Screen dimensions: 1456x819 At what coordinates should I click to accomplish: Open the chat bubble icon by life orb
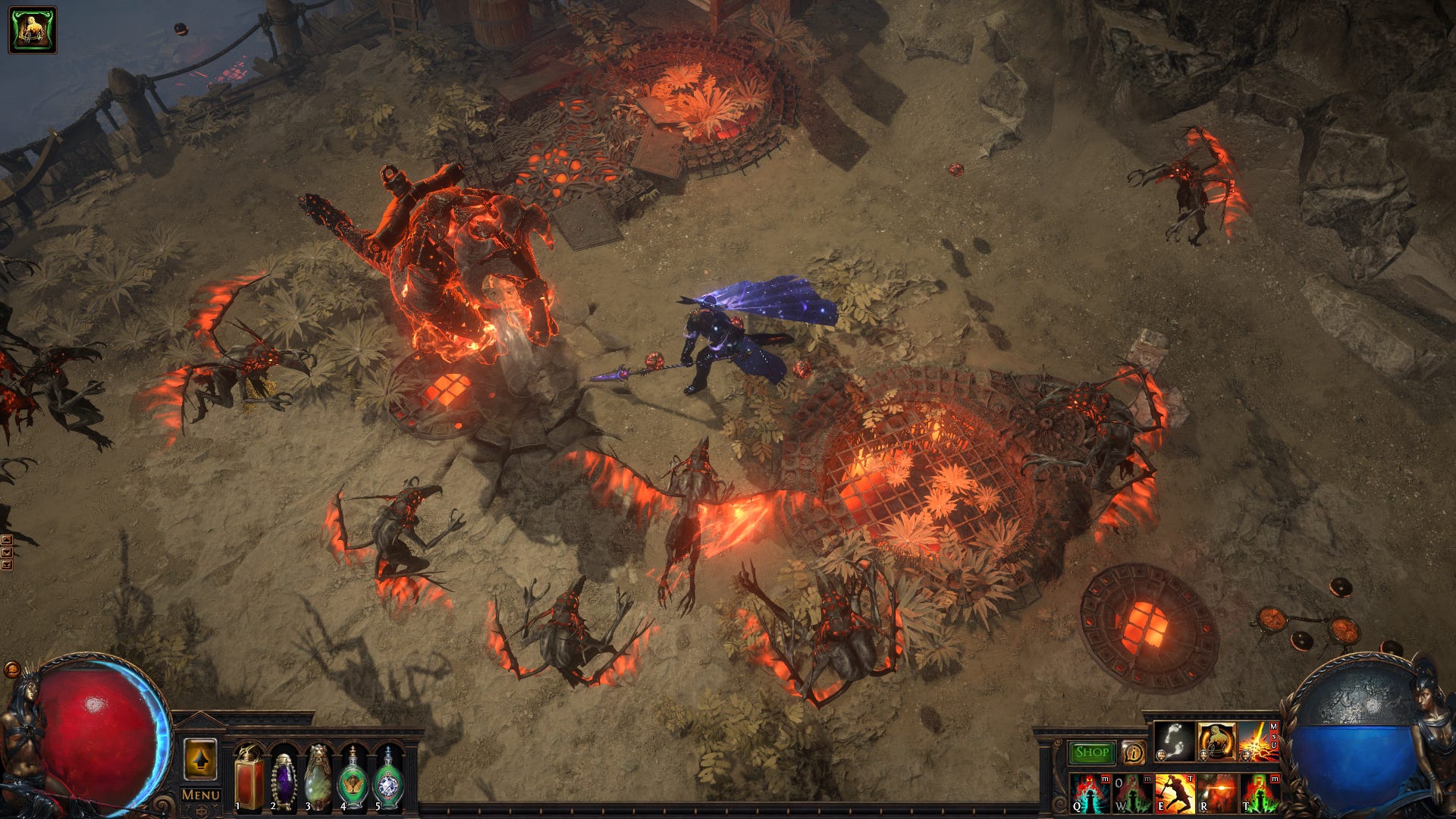[12, 670]
